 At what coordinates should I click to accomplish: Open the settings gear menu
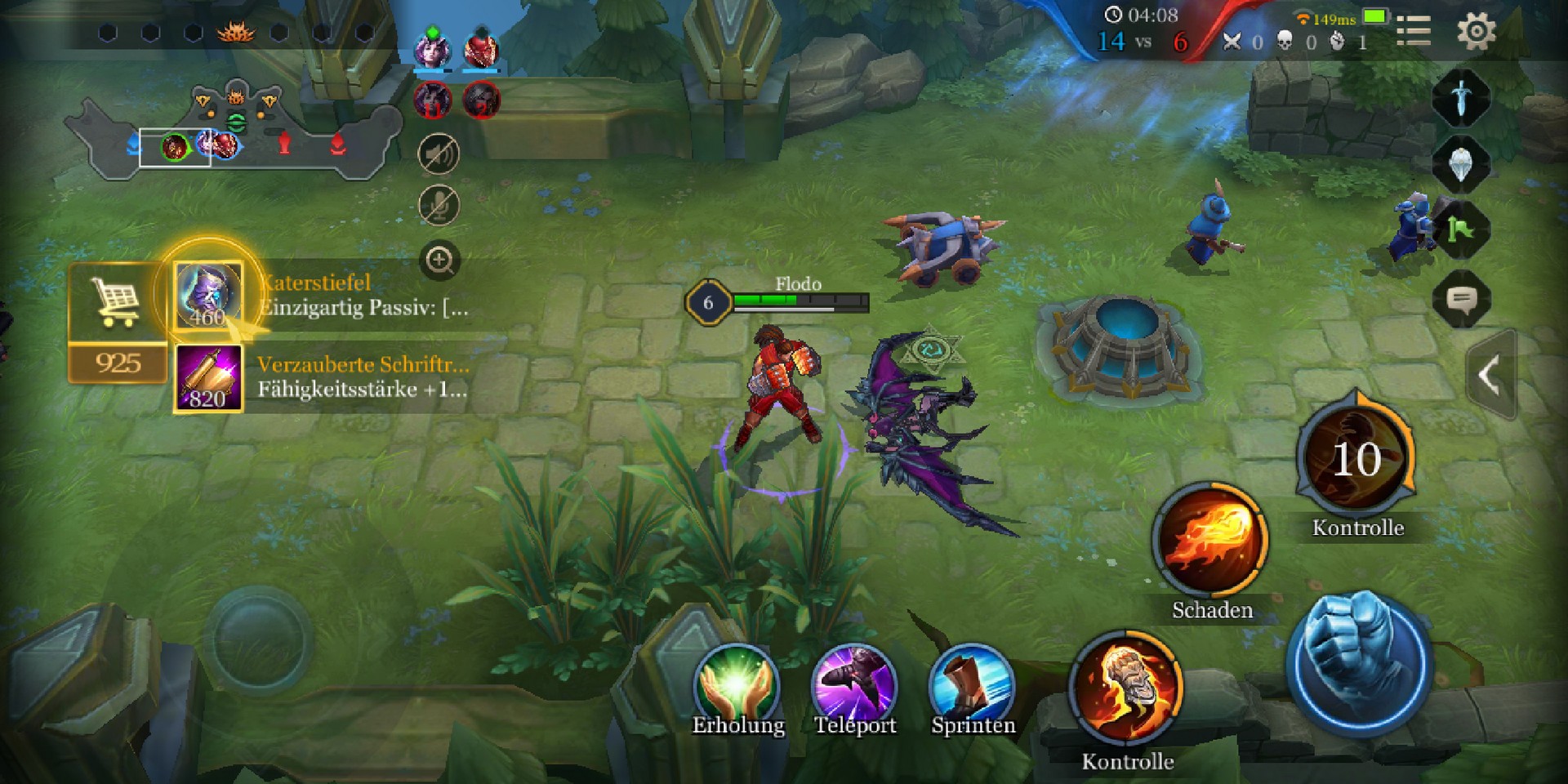1476,33
